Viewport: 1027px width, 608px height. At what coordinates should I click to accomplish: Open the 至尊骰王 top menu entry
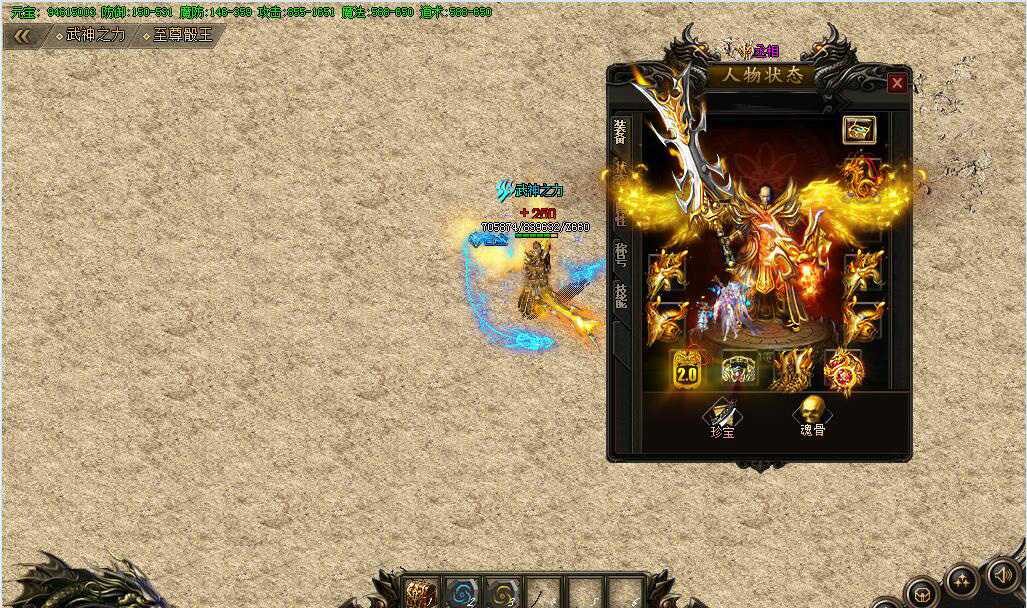point(178,35)
